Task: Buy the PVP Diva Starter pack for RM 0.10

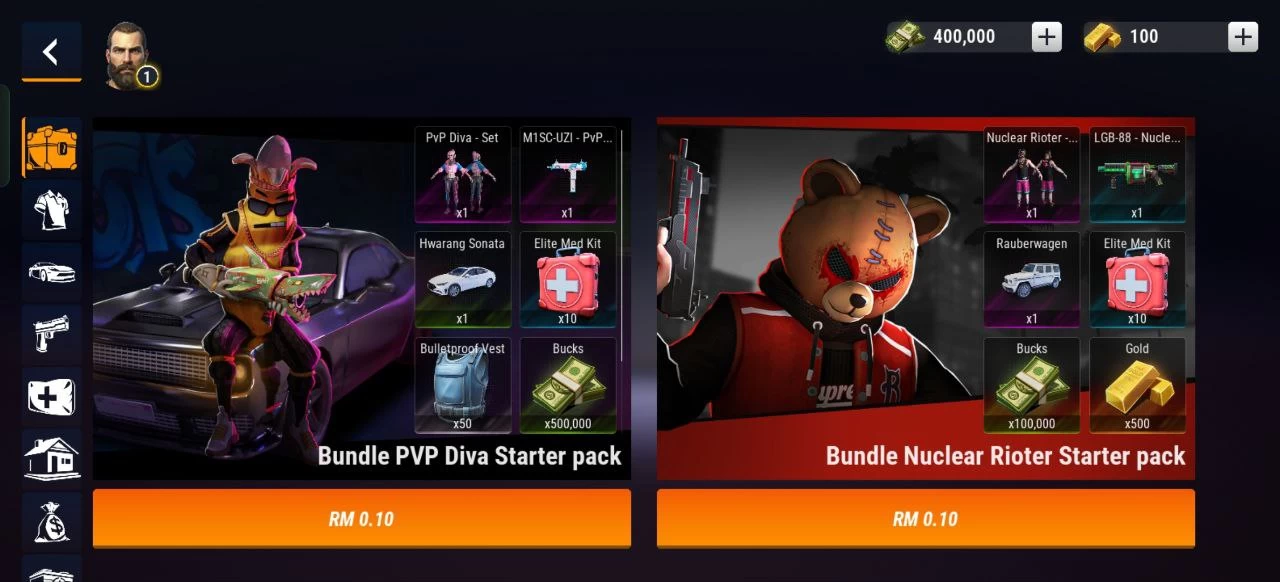Action: pyautogui.click(x=361, y=518)
